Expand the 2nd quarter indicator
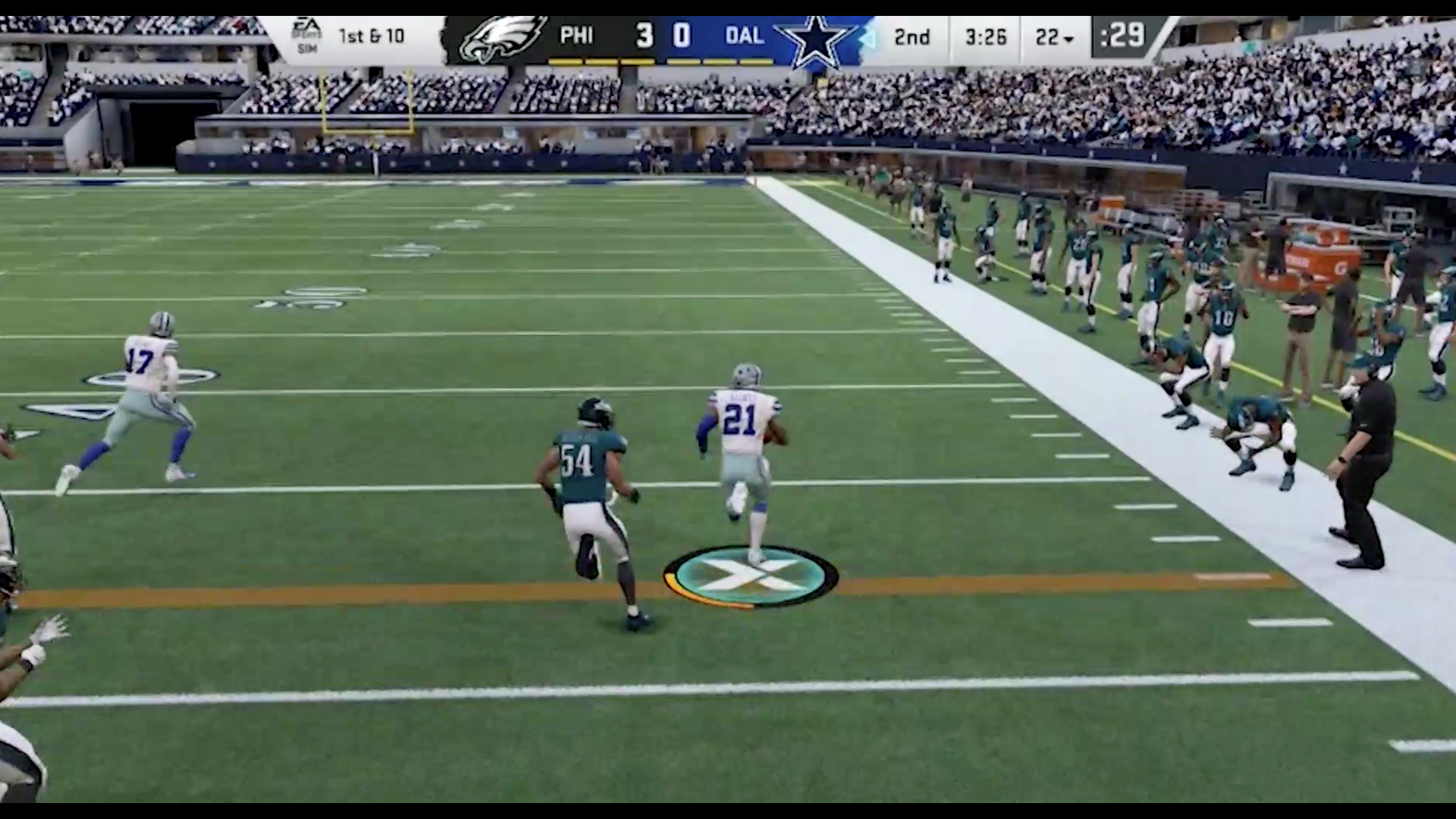 coord(914,34)
